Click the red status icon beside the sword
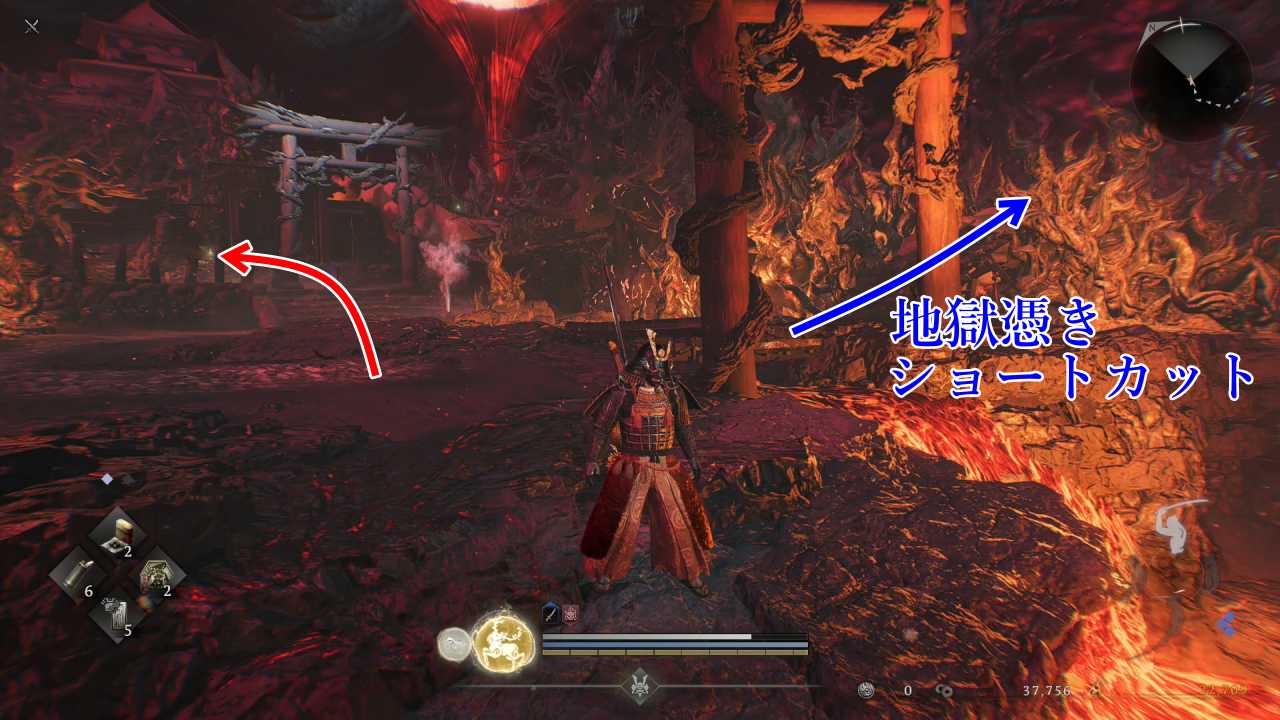This screenshot has height=720, width=1280. point(571,616)
